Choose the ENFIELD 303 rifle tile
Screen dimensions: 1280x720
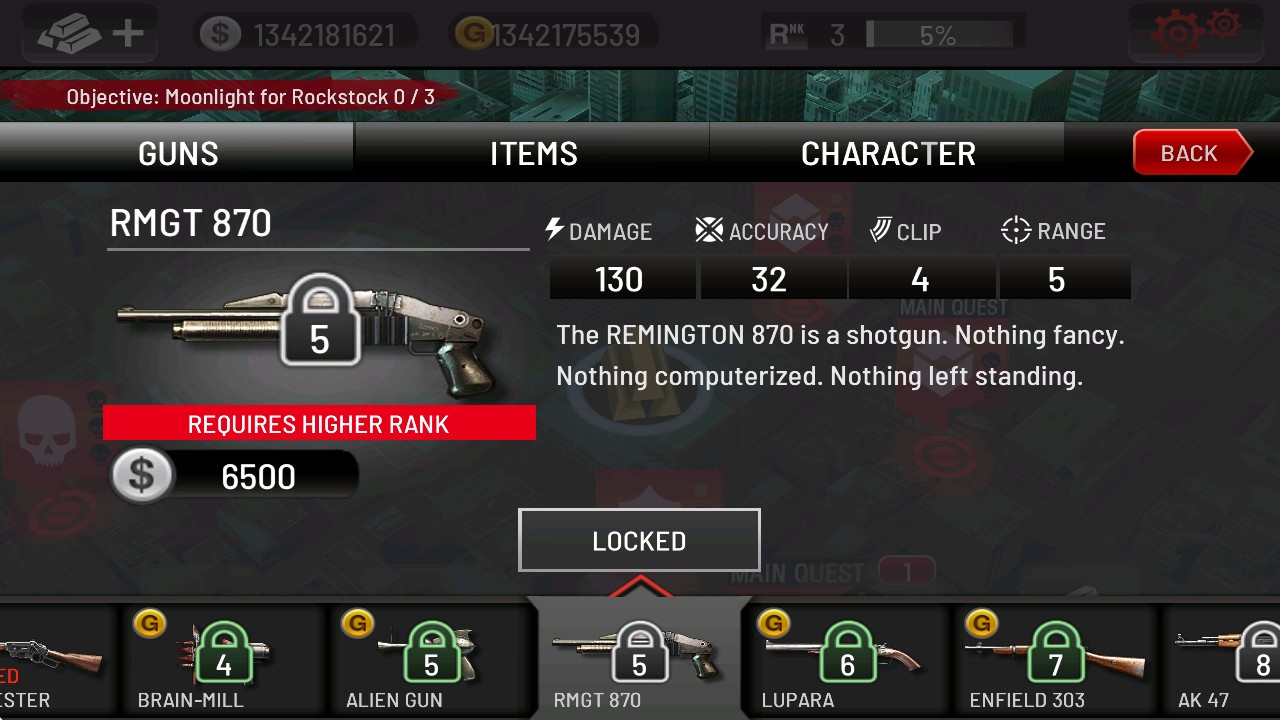pyautogui.click(x=1054, y=660)
